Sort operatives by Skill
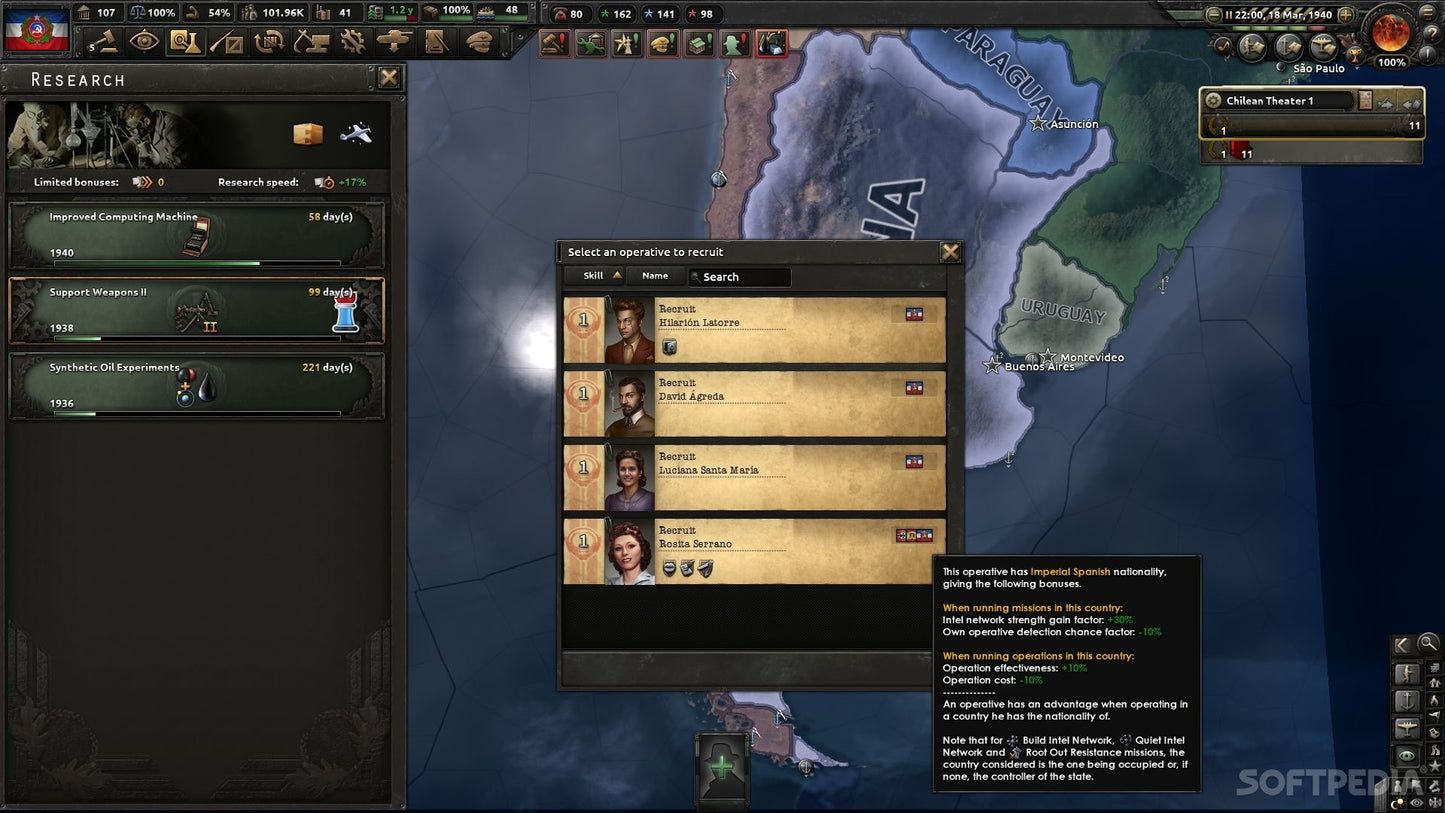The image size is (1445, 813). tap(593, 275)
